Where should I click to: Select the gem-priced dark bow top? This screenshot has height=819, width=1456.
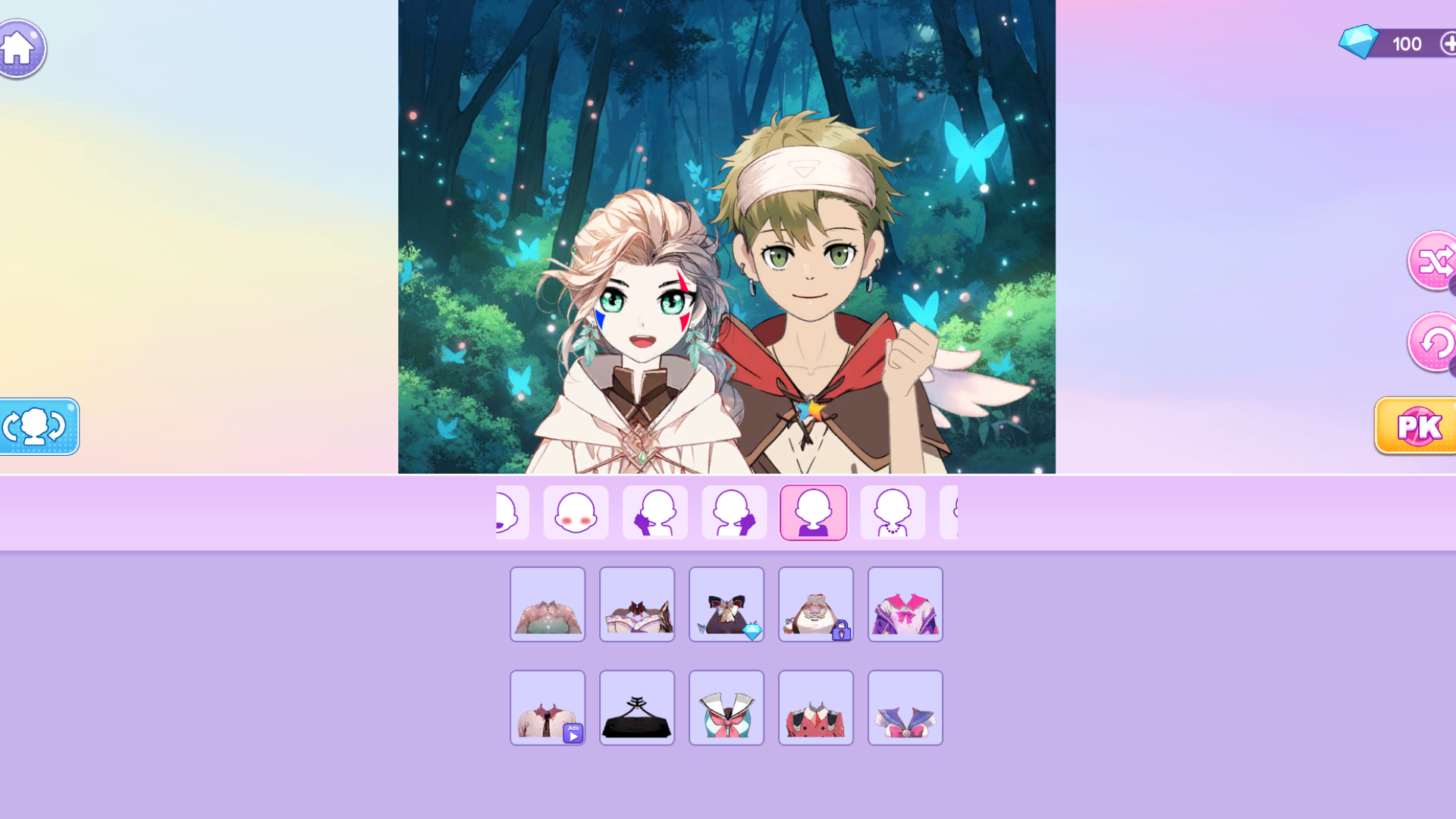(726, 604)
